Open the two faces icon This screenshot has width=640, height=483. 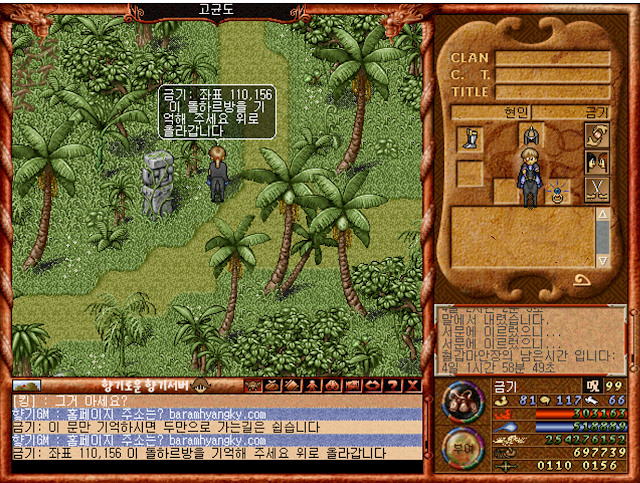(597, 162)
